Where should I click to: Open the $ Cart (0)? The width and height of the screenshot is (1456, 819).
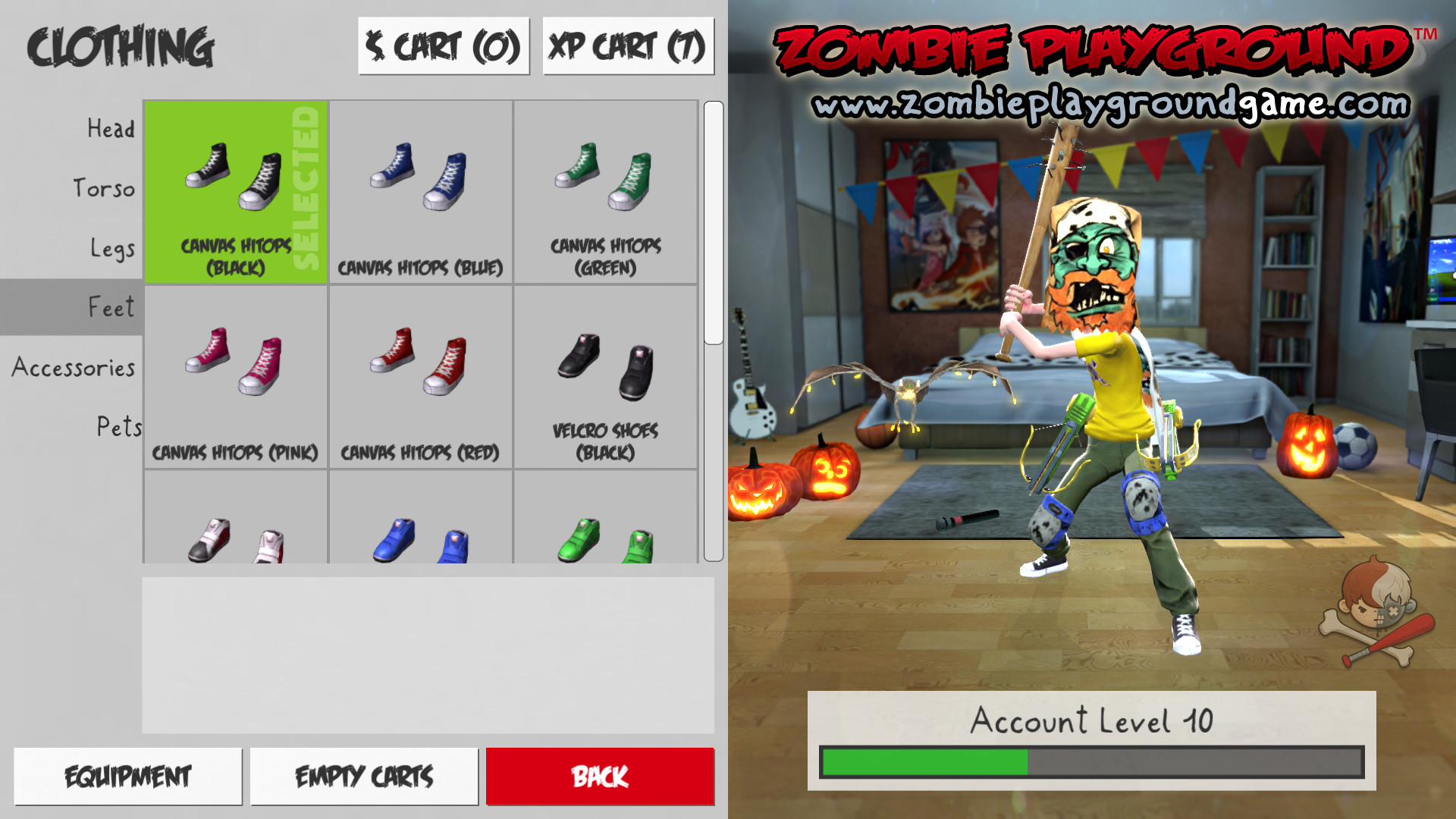444,47
